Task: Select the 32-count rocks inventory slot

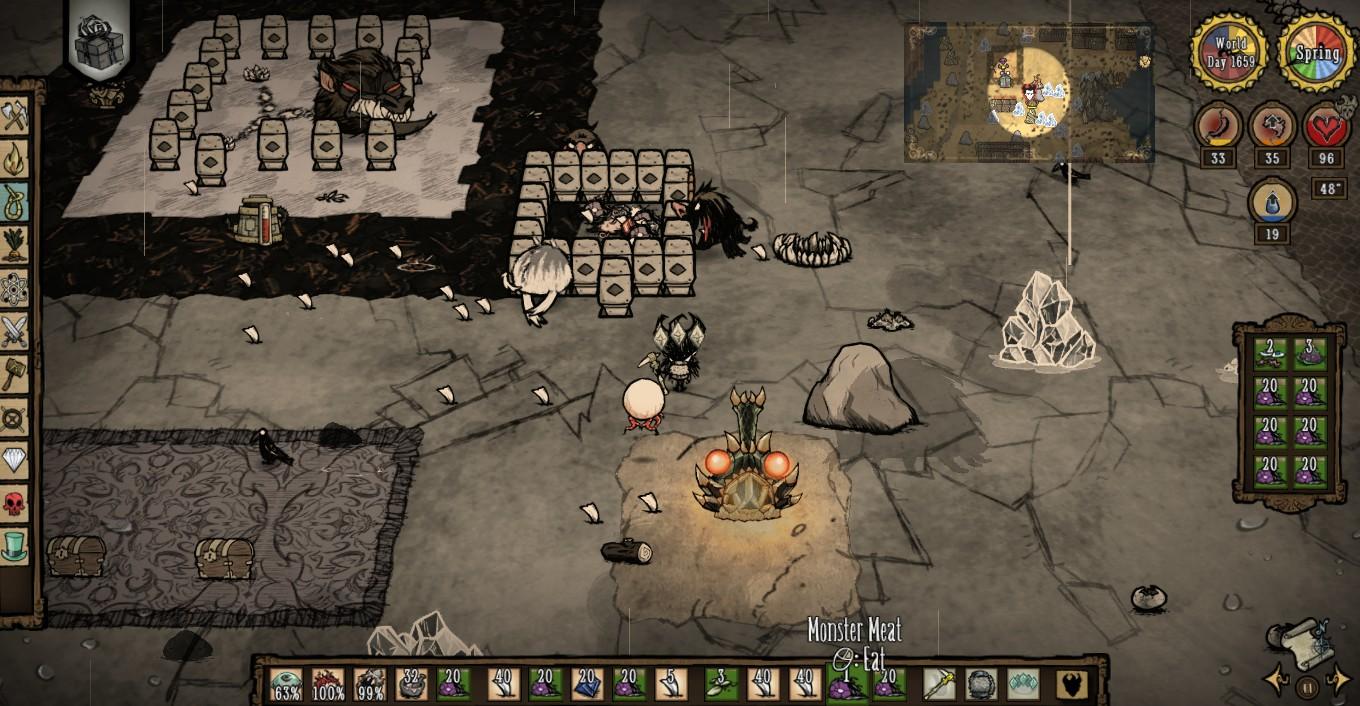Action: coord(412,685)
